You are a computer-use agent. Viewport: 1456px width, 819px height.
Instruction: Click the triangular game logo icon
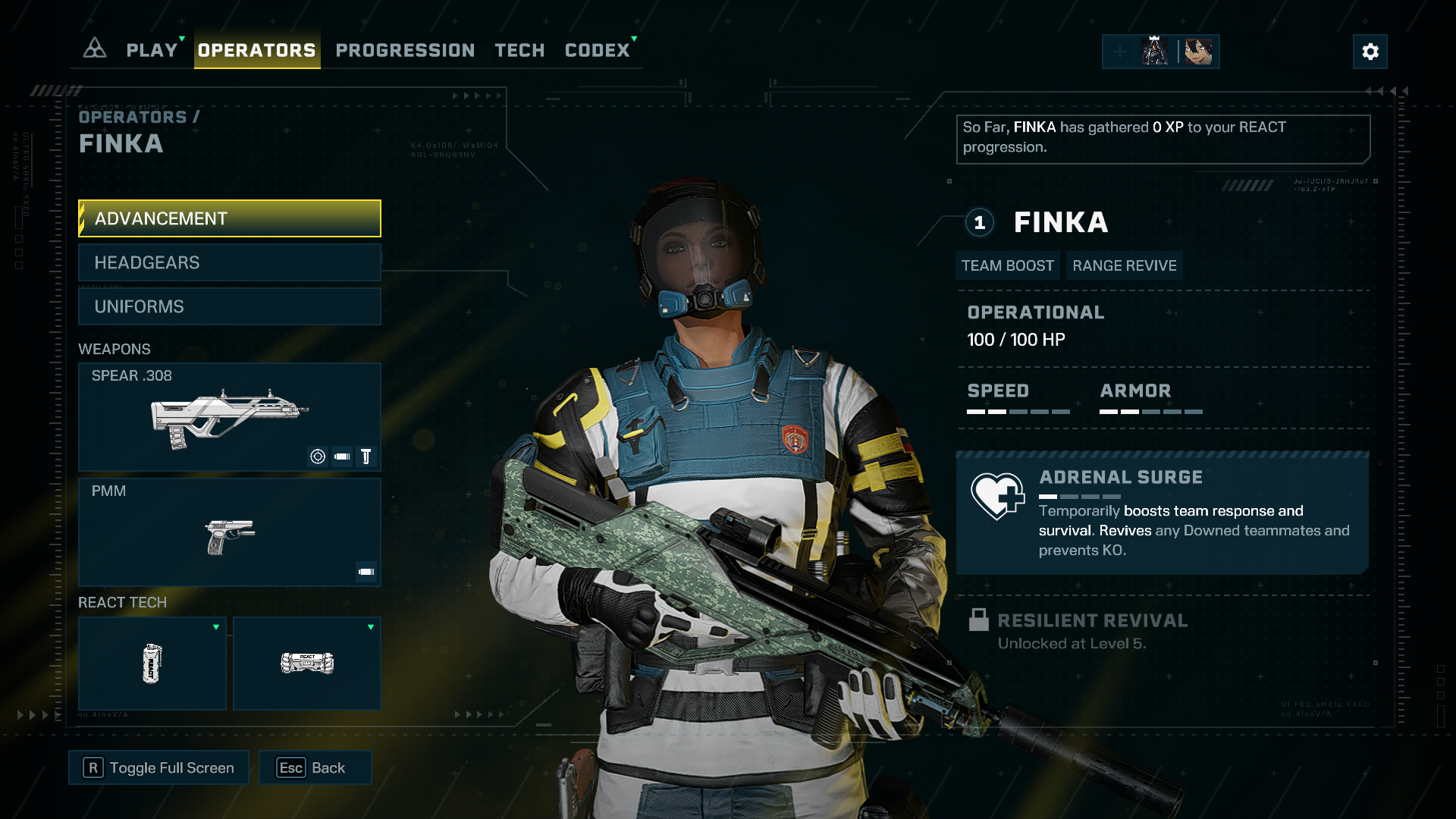[x=94, y=49]
